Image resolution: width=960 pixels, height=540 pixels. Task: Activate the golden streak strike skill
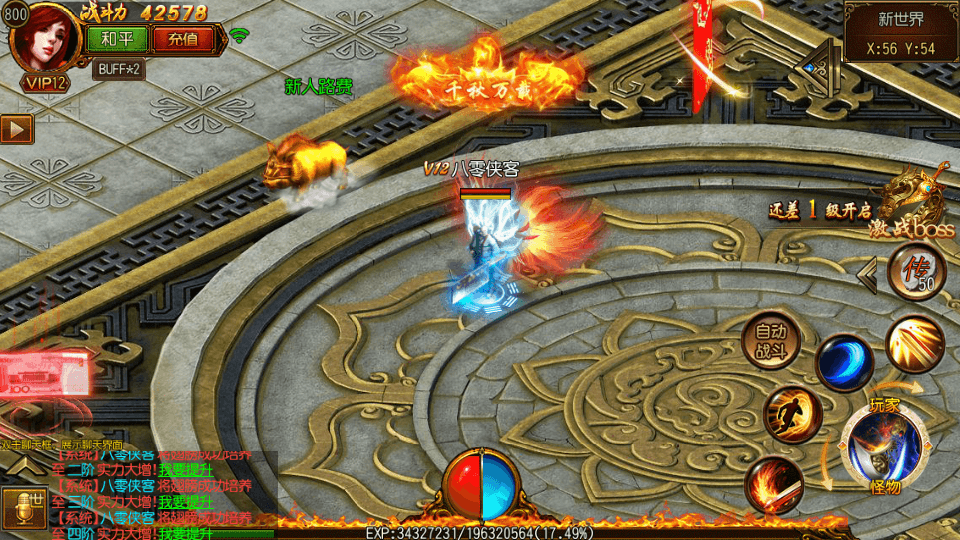[x=914, y=343]
